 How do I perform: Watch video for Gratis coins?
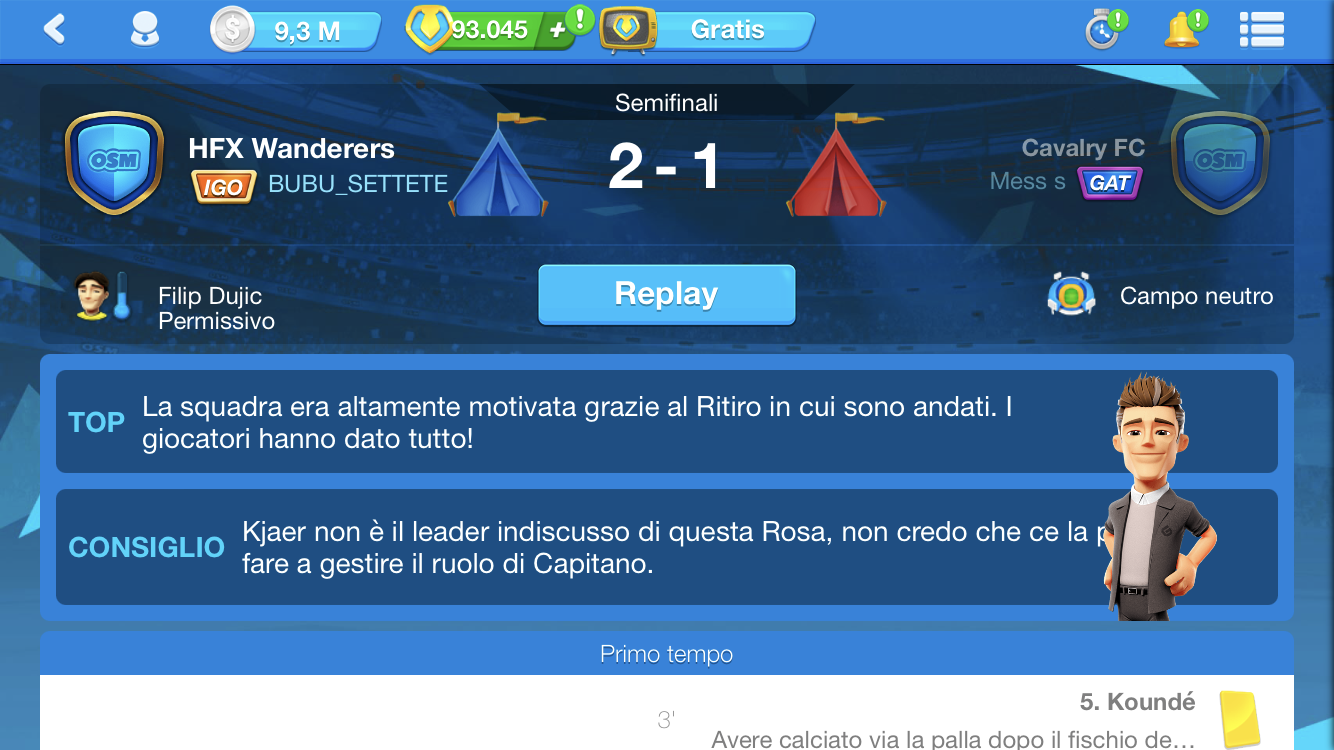[708, 31]
